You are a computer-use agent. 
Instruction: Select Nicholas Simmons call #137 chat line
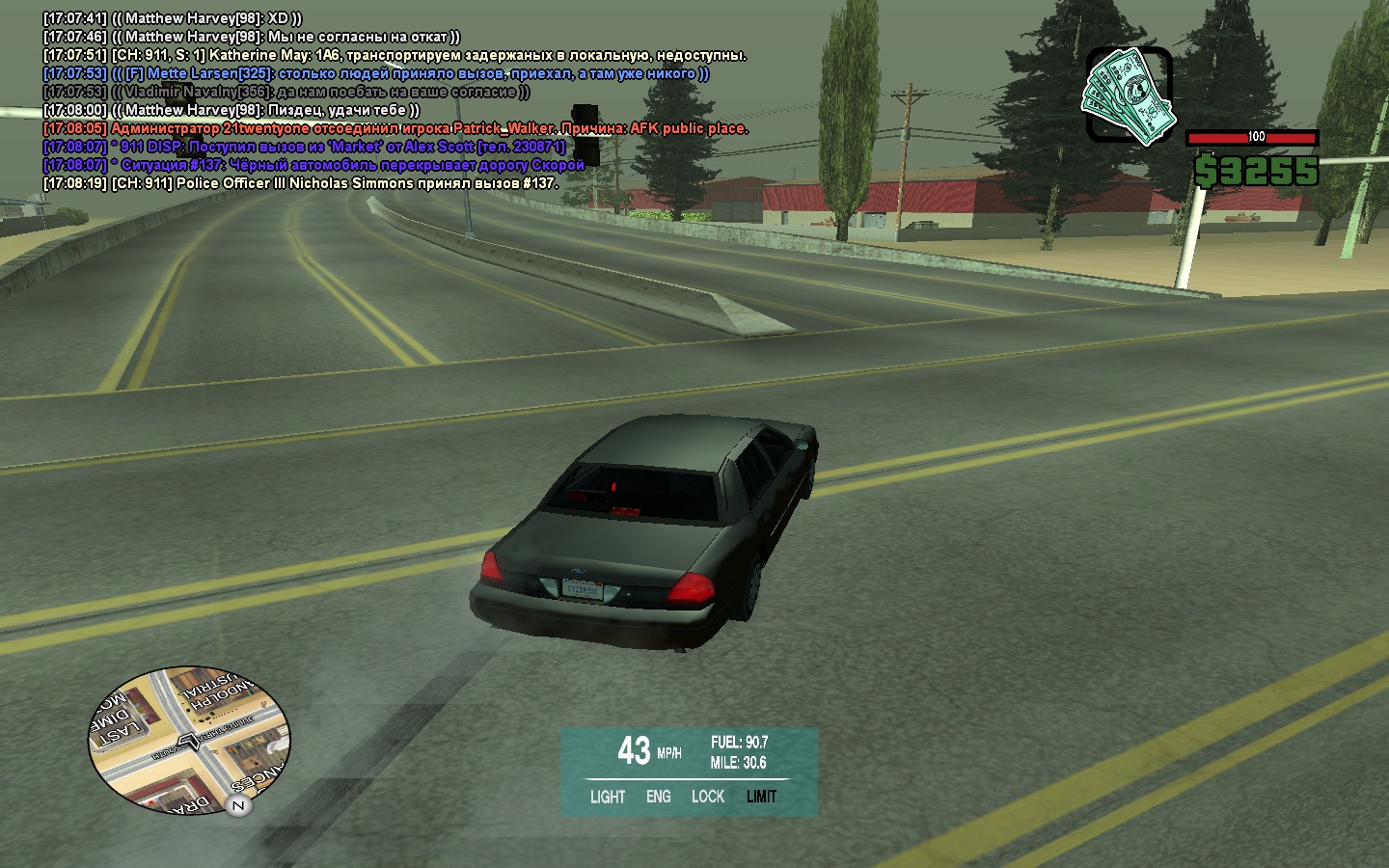click(x=301, y=183)
